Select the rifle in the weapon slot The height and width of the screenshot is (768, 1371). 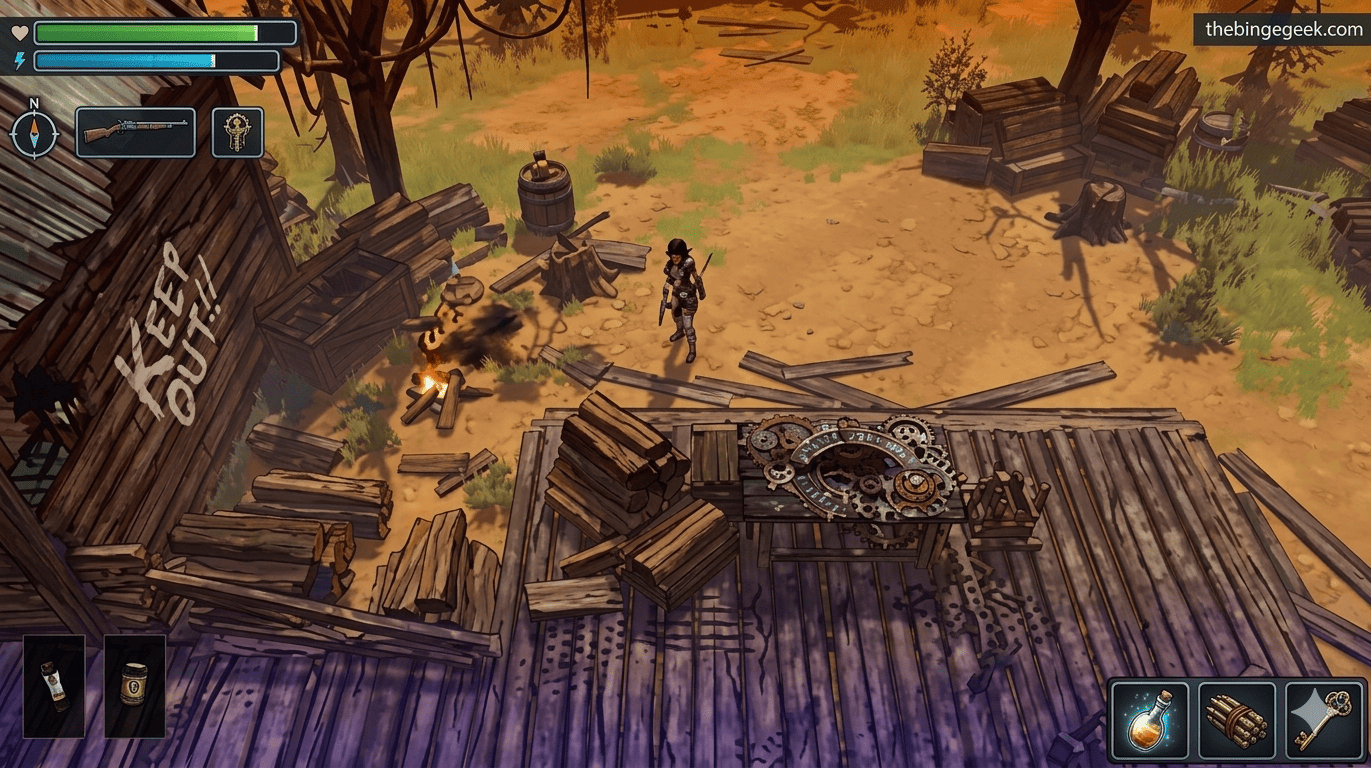(x=135, y=131)
